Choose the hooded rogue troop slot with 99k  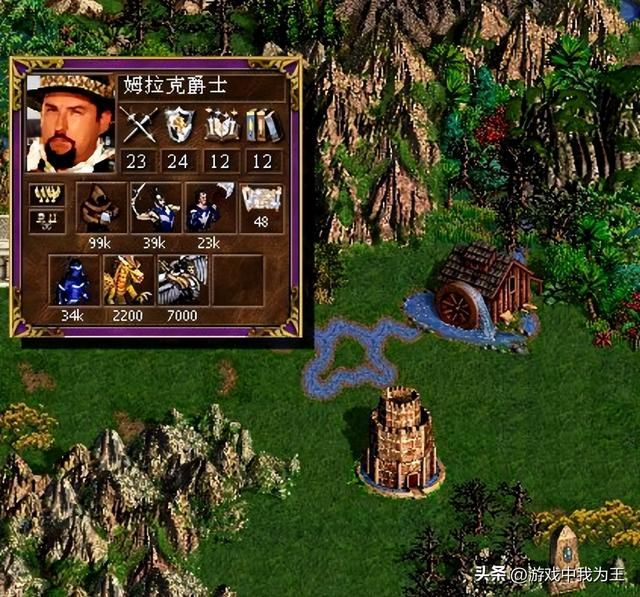pos(101,207)
